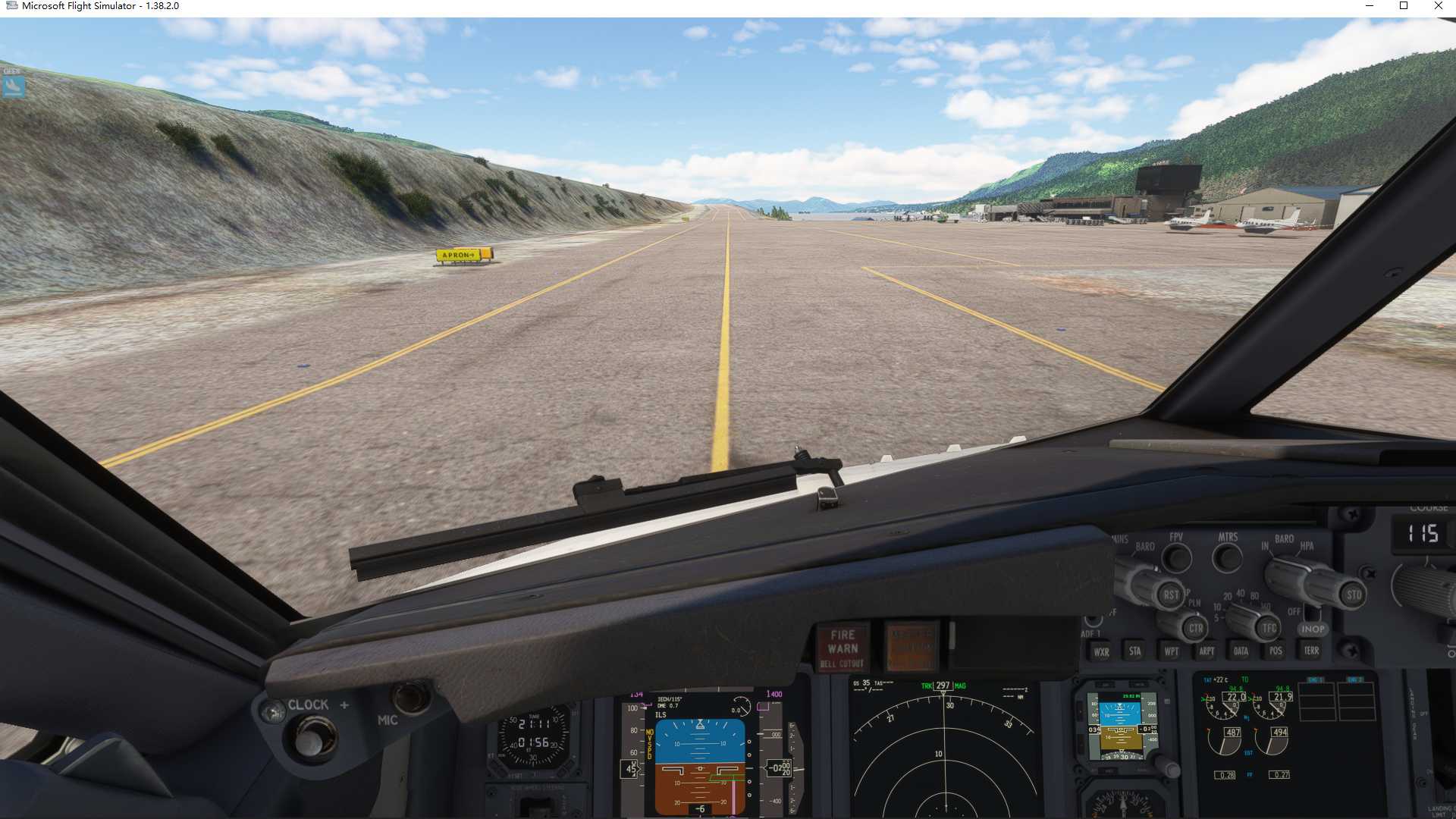
Task: Toggle the ARPT airports button
Action: click(x=1207, y=651)
